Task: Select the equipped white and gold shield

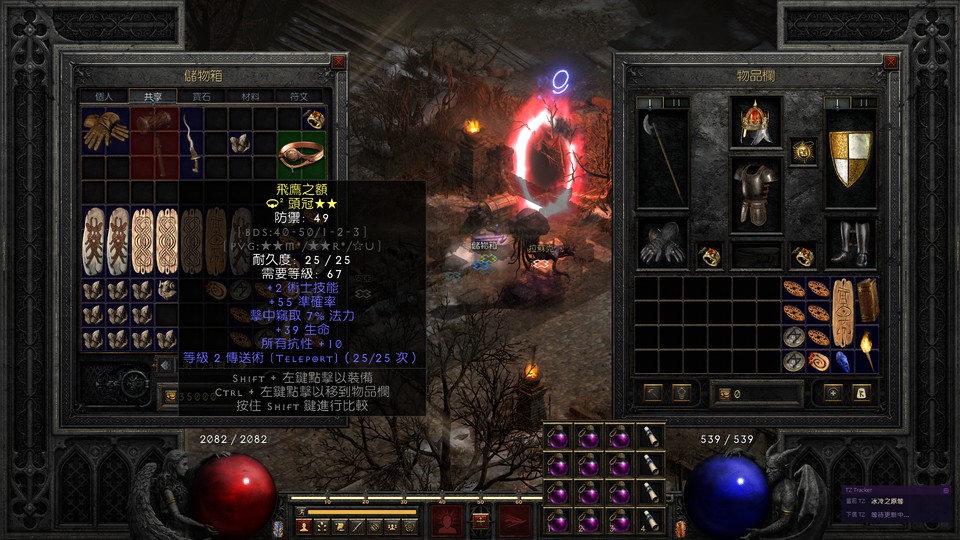Action: coord(850,158)
